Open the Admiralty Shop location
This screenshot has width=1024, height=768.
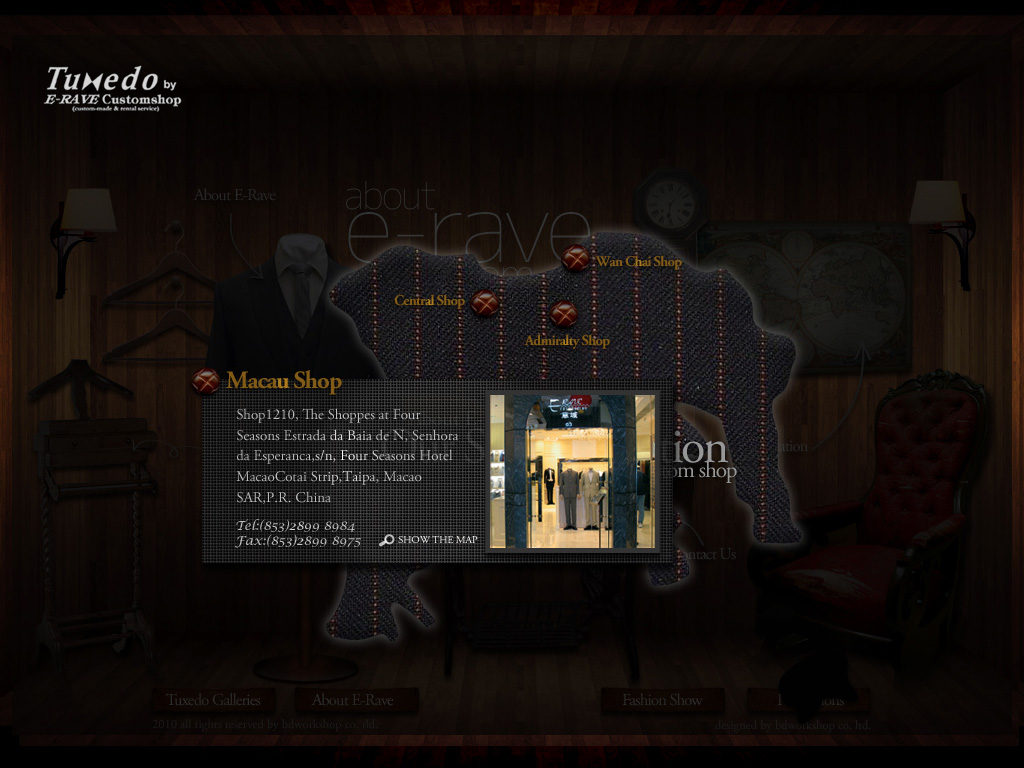tap(564, 314)
